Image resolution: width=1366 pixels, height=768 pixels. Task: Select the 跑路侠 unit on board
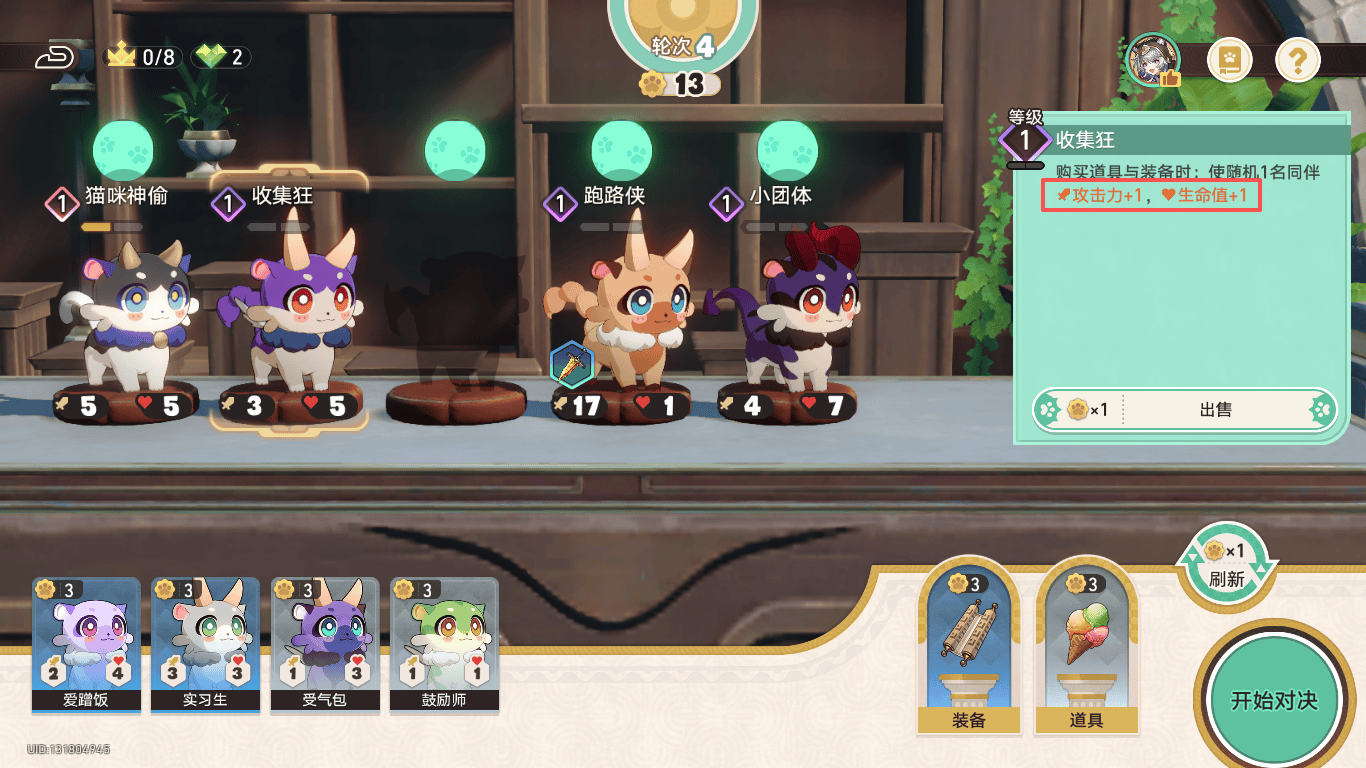coord(628,315)
